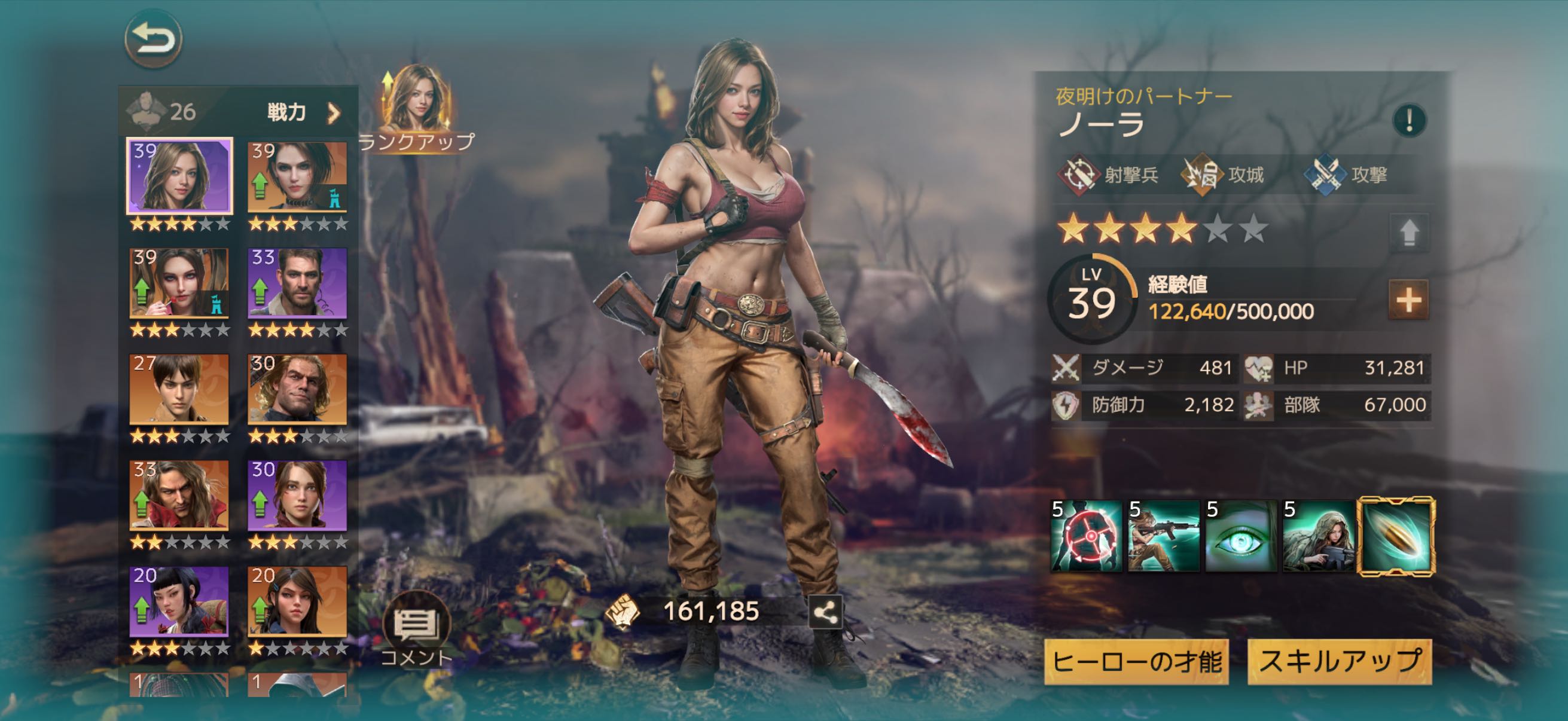1568x721 pixels.
Task: Open ヒーローの才能 hero talents
Action: 1136,662
